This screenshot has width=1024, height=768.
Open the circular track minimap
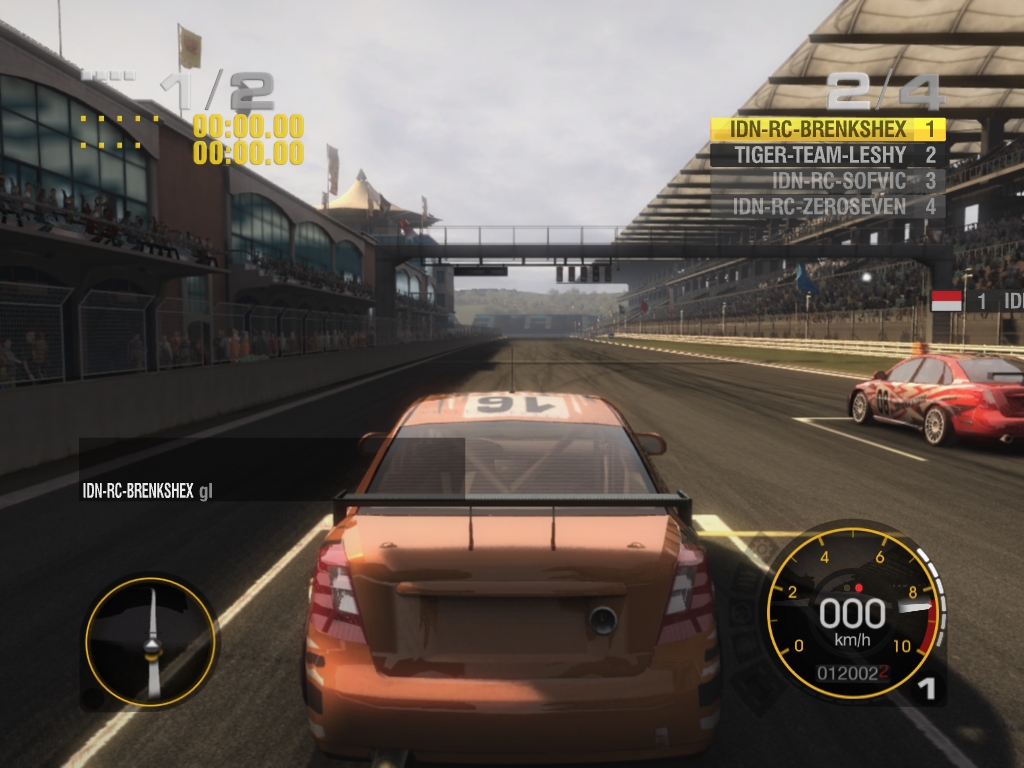(x=150, y=641)
